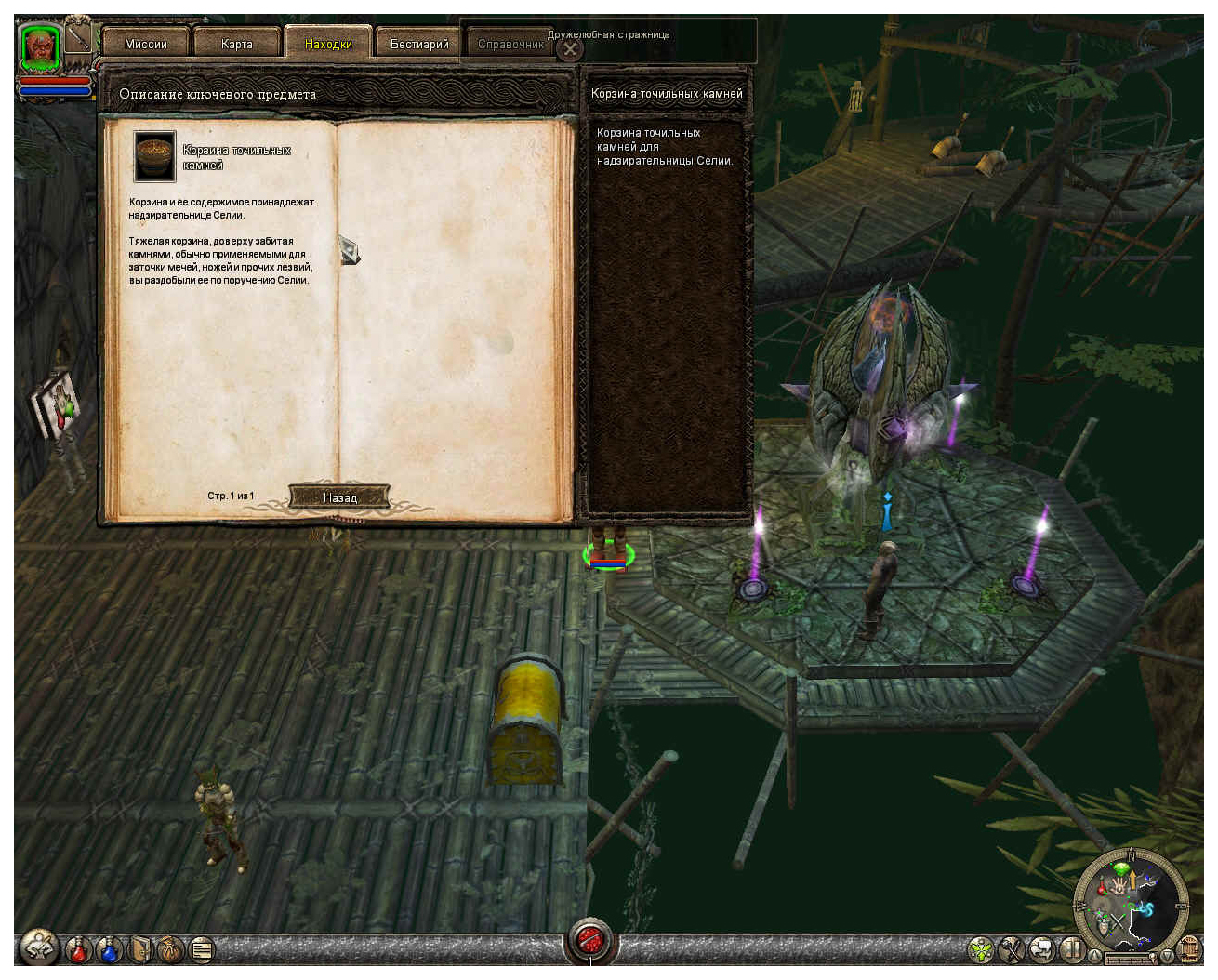Open the Карта tab
The width and height of the screenshot is (1218, 980).
[x=237, y=44]
